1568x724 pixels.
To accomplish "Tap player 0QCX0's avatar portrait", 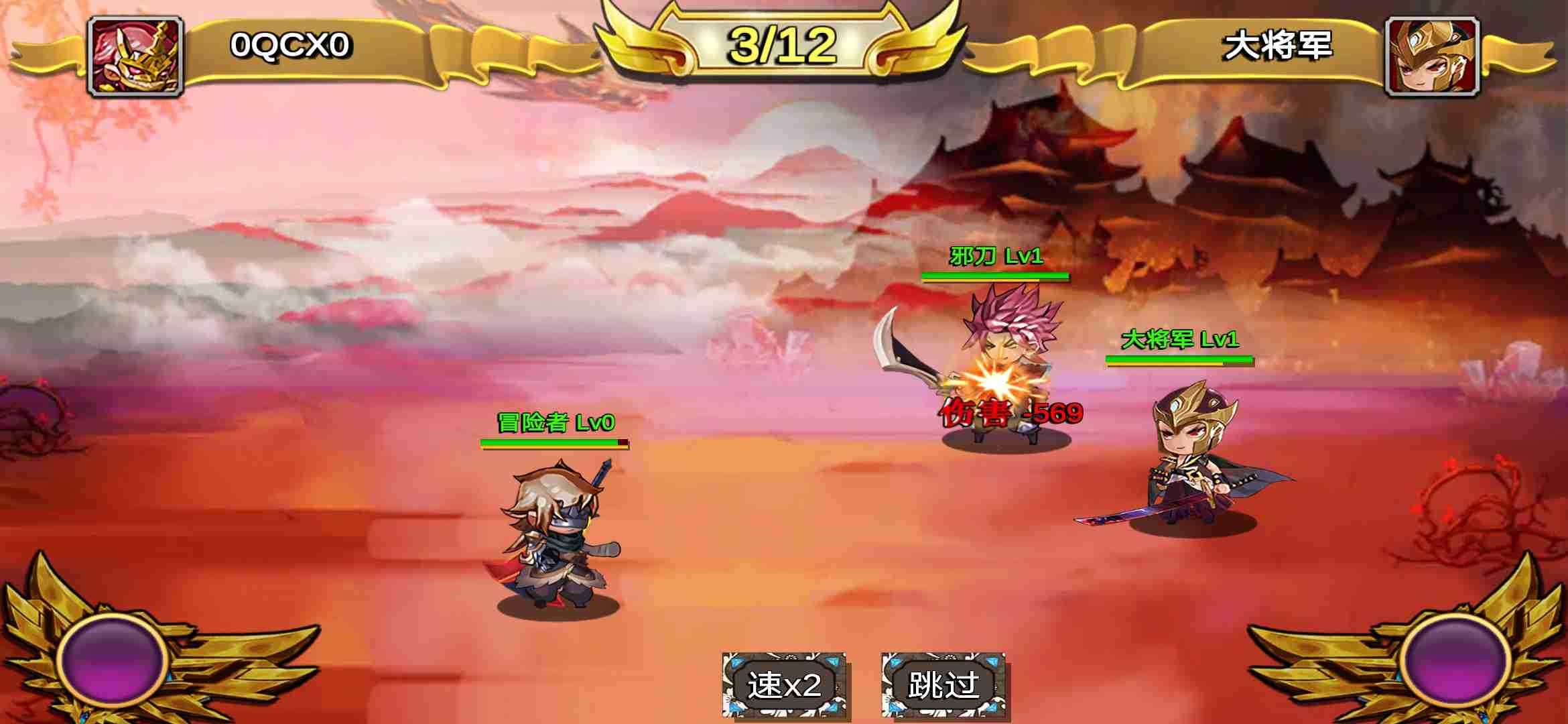I will click(136, 56).
